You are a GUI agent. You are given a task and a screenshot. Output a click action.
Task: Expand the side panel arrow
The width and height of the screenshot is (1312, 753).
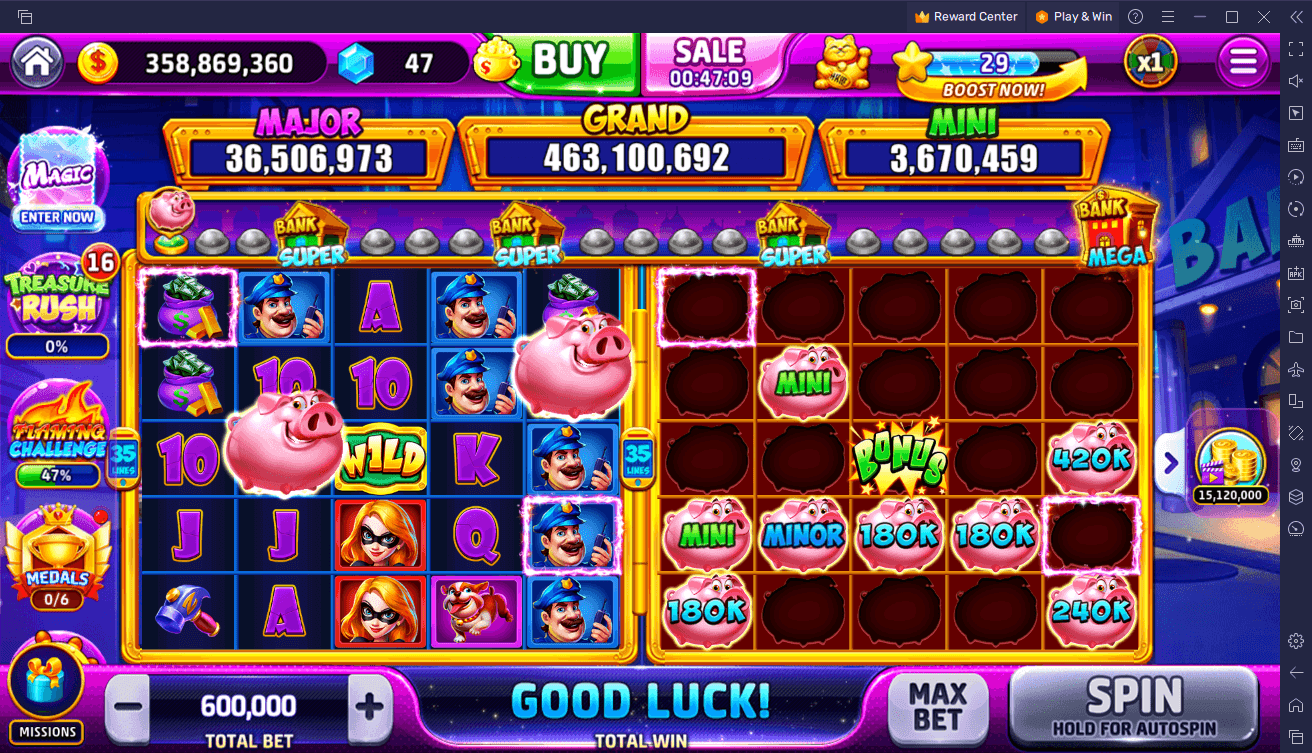pyautogui.click(x=1170, y=462)
